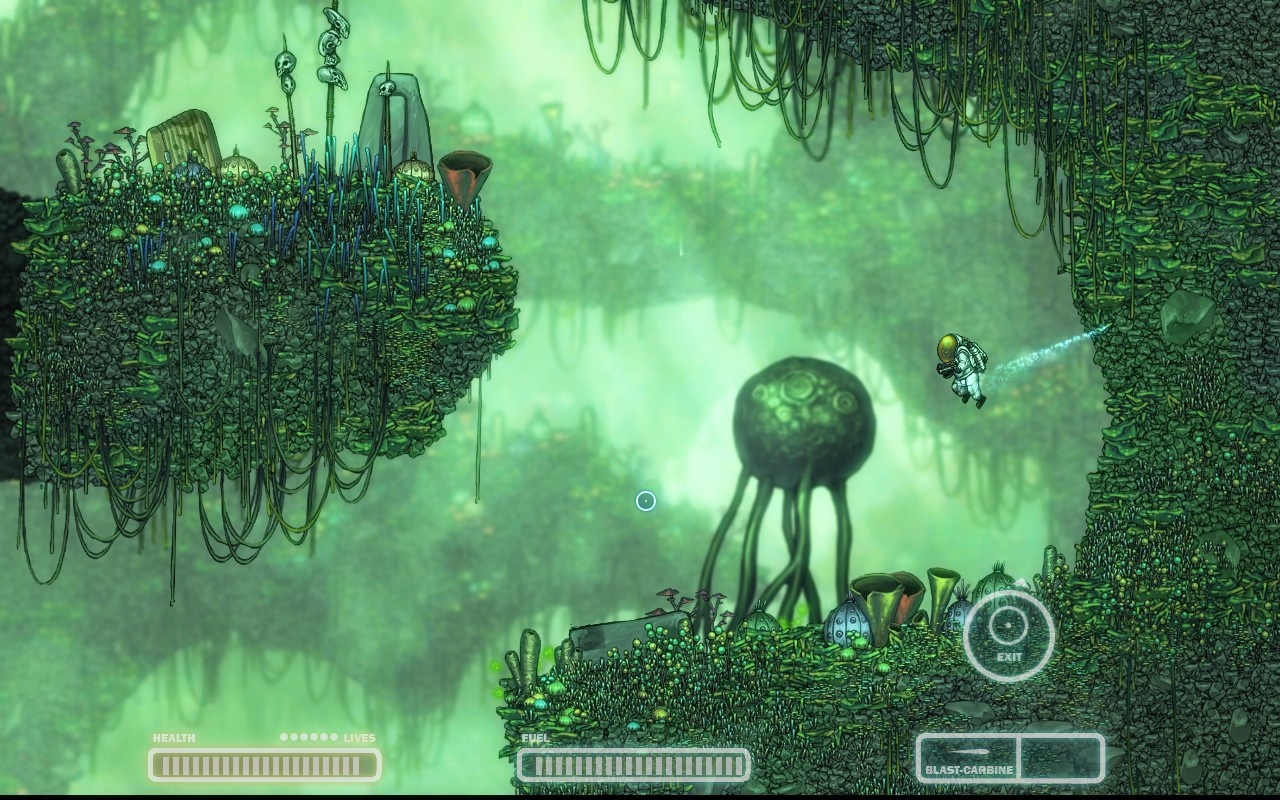Click the circular EXIT objective marker
Viewport: 1280px width, 800px height.
(1009, 636)
